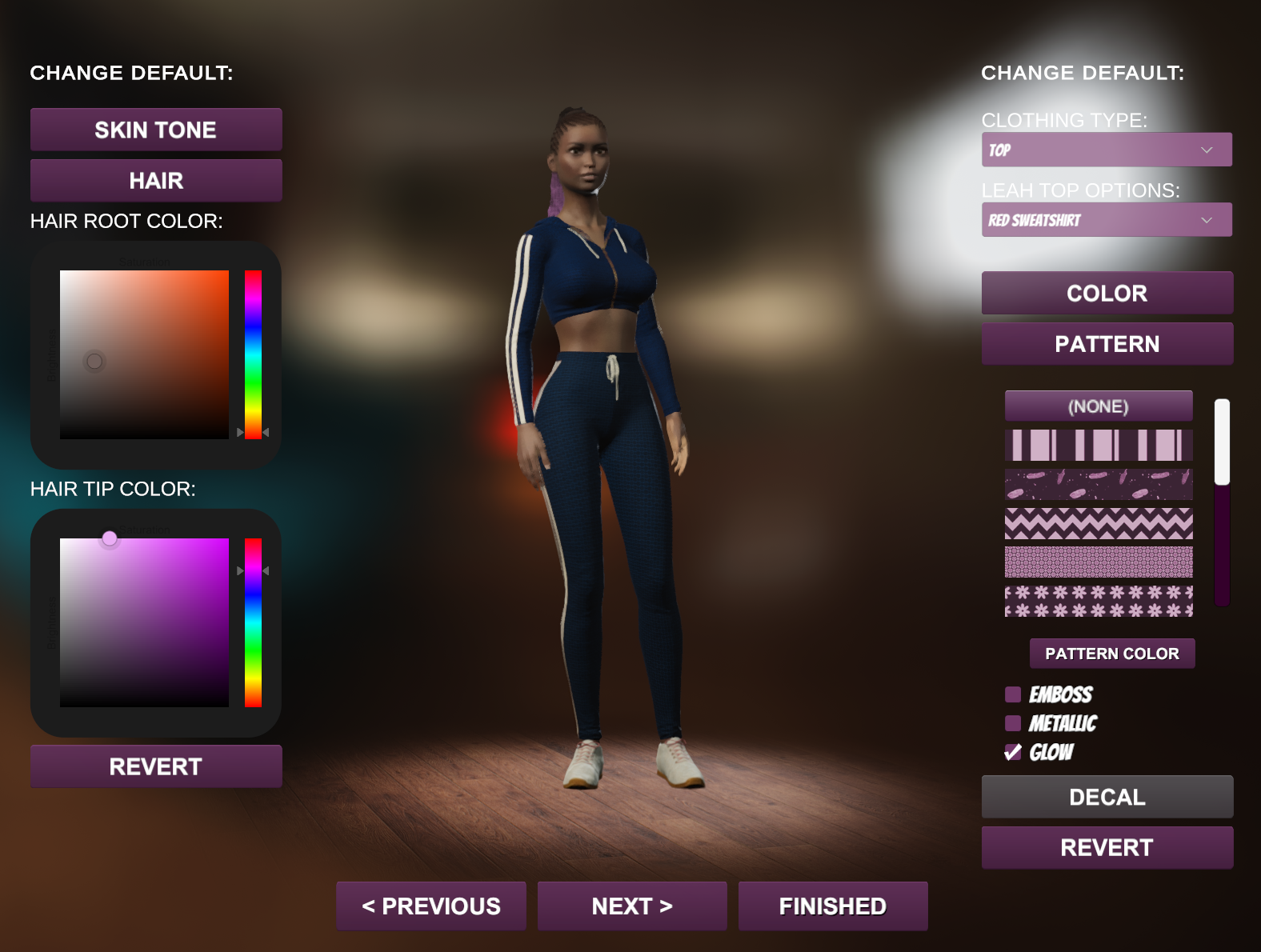Open the Pattern Color picker

(1111, 654)
